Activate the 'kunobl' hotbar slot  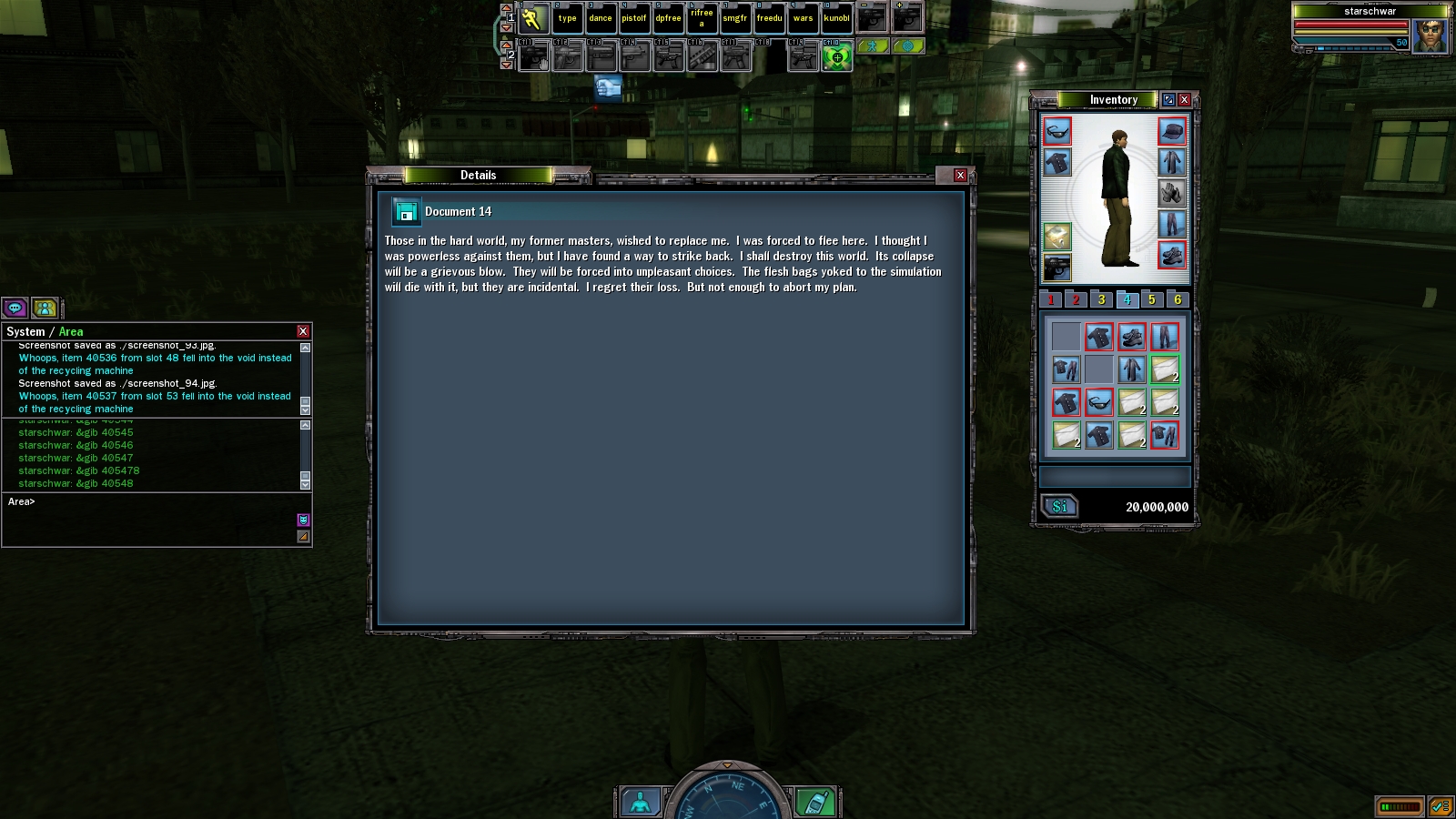(x=836, y=18)
